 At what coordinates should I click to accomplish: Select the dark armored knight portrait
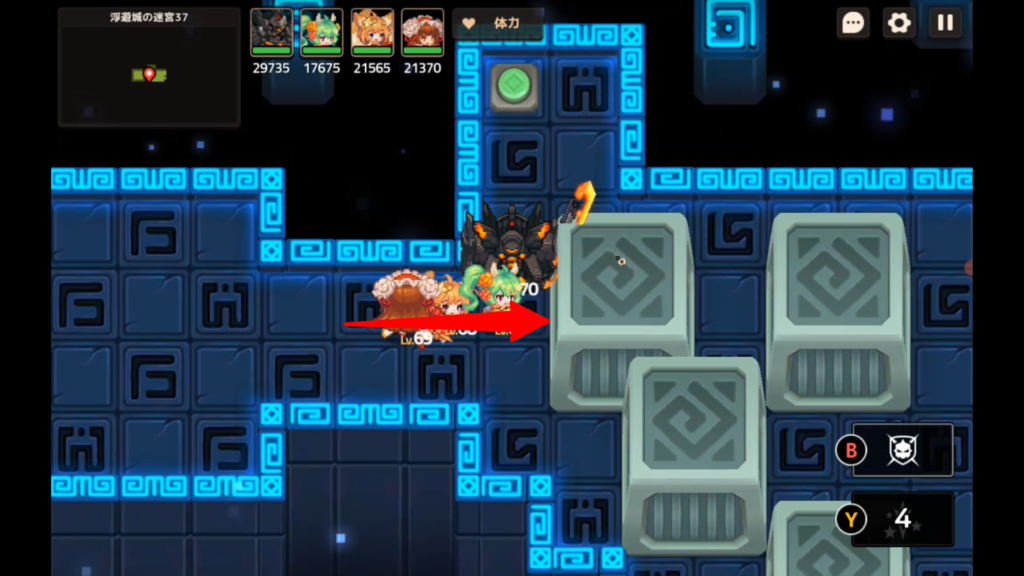pyautogui.click(x=272, y=33)
